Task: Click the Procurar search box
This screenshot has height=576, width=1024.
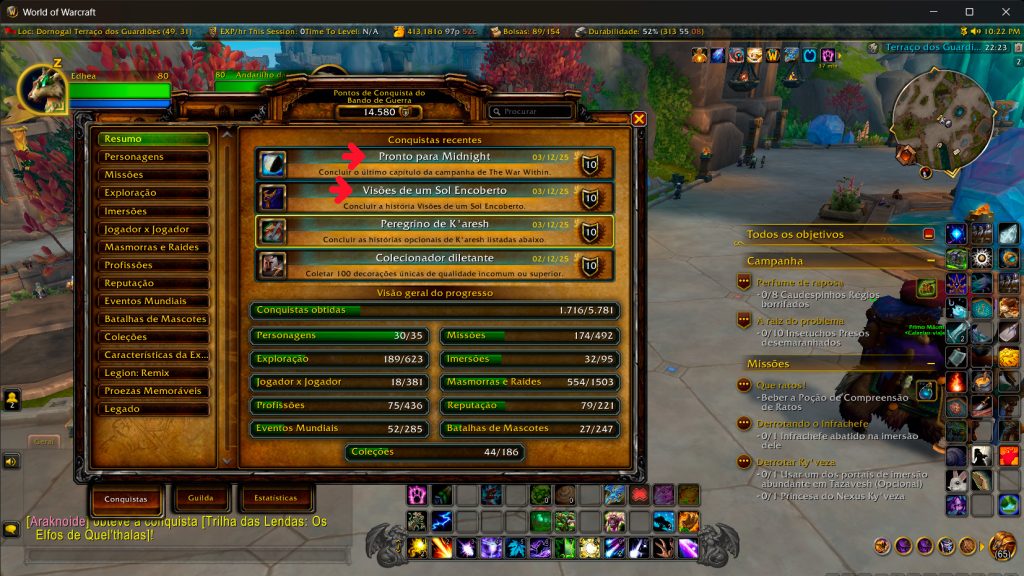Action: pos(535,112)
